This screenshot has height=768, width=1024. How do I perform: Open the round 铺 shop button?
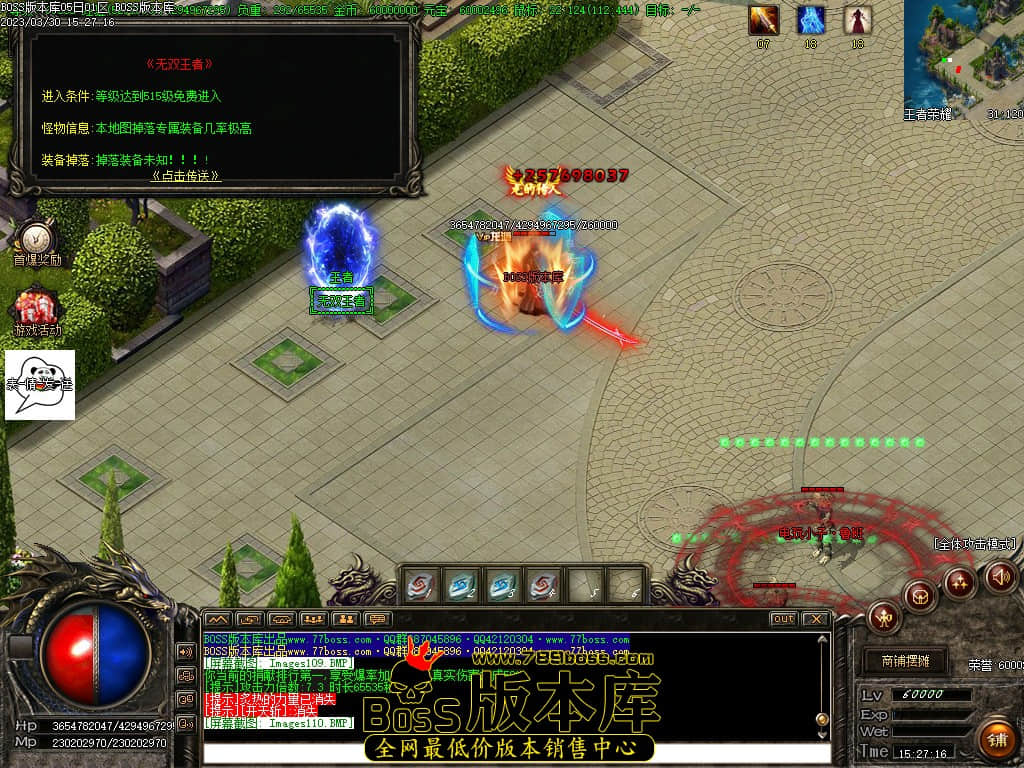point(996,739)
